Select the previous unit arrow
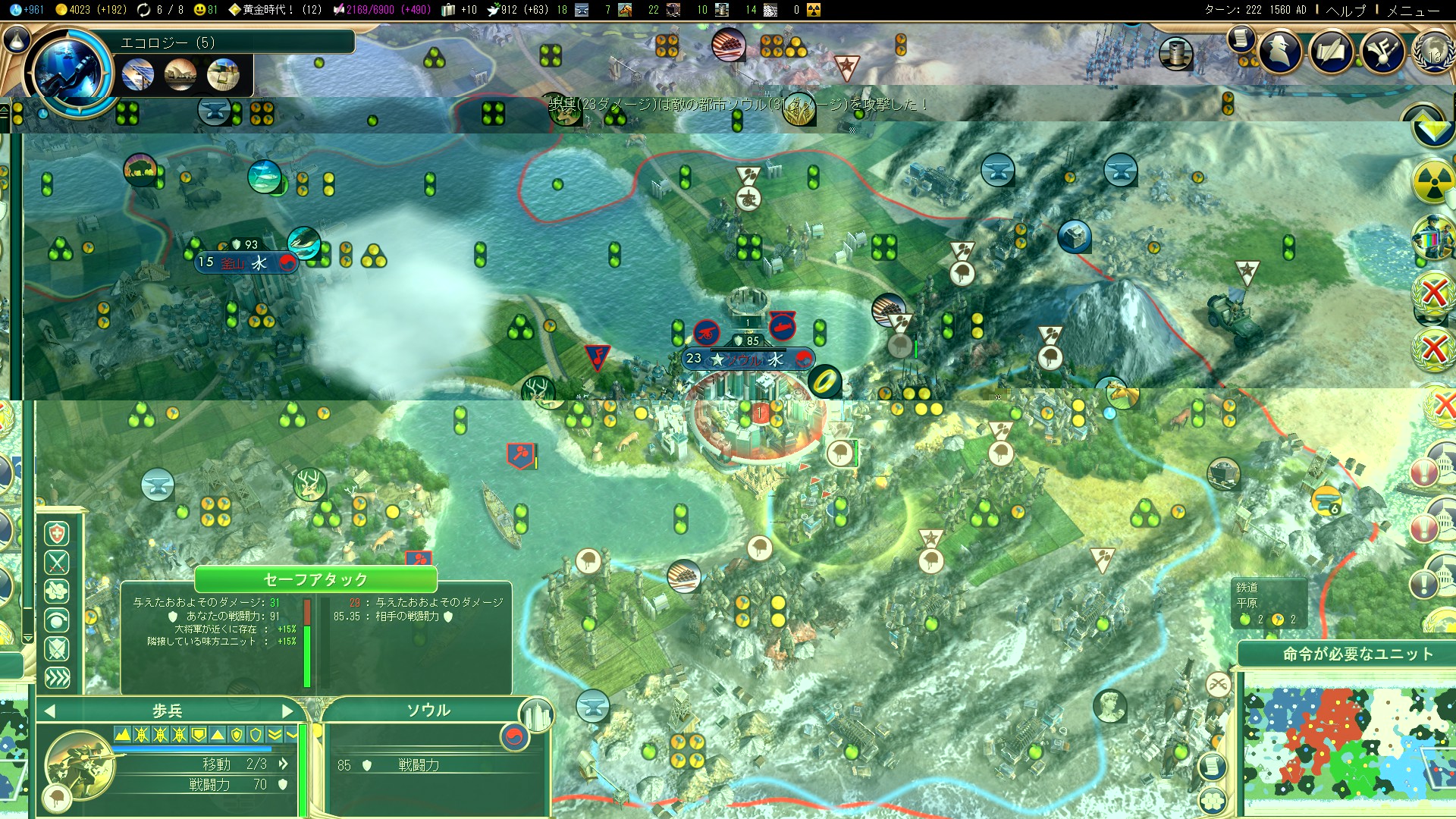Screen dimensions: 1456x819 50,711
